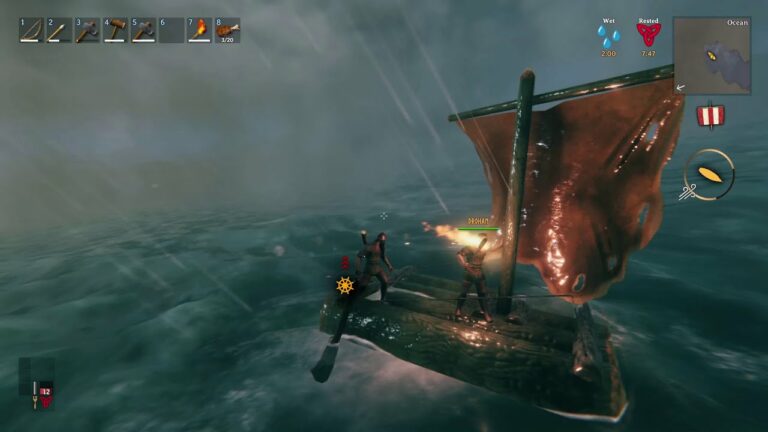This screenshot has width=768, height=432.
Task: Open the Ocean minimap
Action: click(x=712, y=55)
